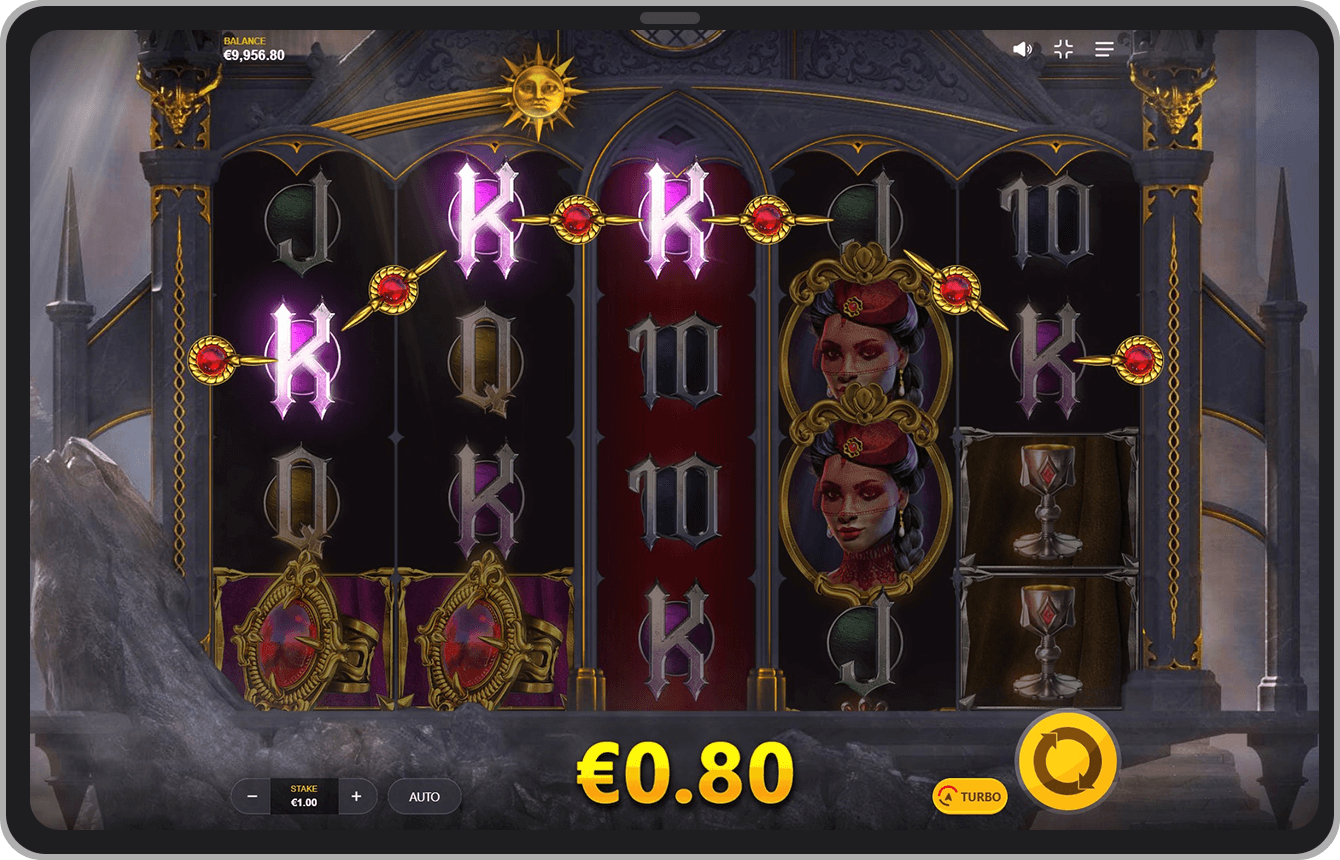Viewport: 1340px width, 860px height.
Task: Toggle fullscreen view
Action: click(1063, 47)
